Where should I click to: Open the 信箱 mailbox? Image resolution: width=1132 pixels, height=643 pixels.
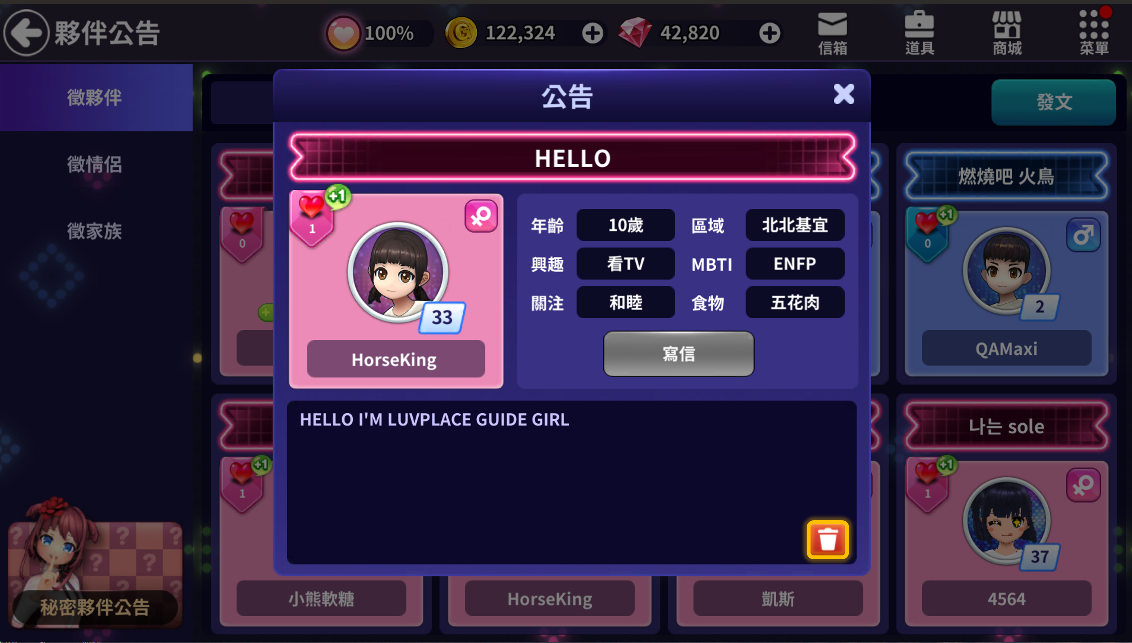(x=832, y=33)
